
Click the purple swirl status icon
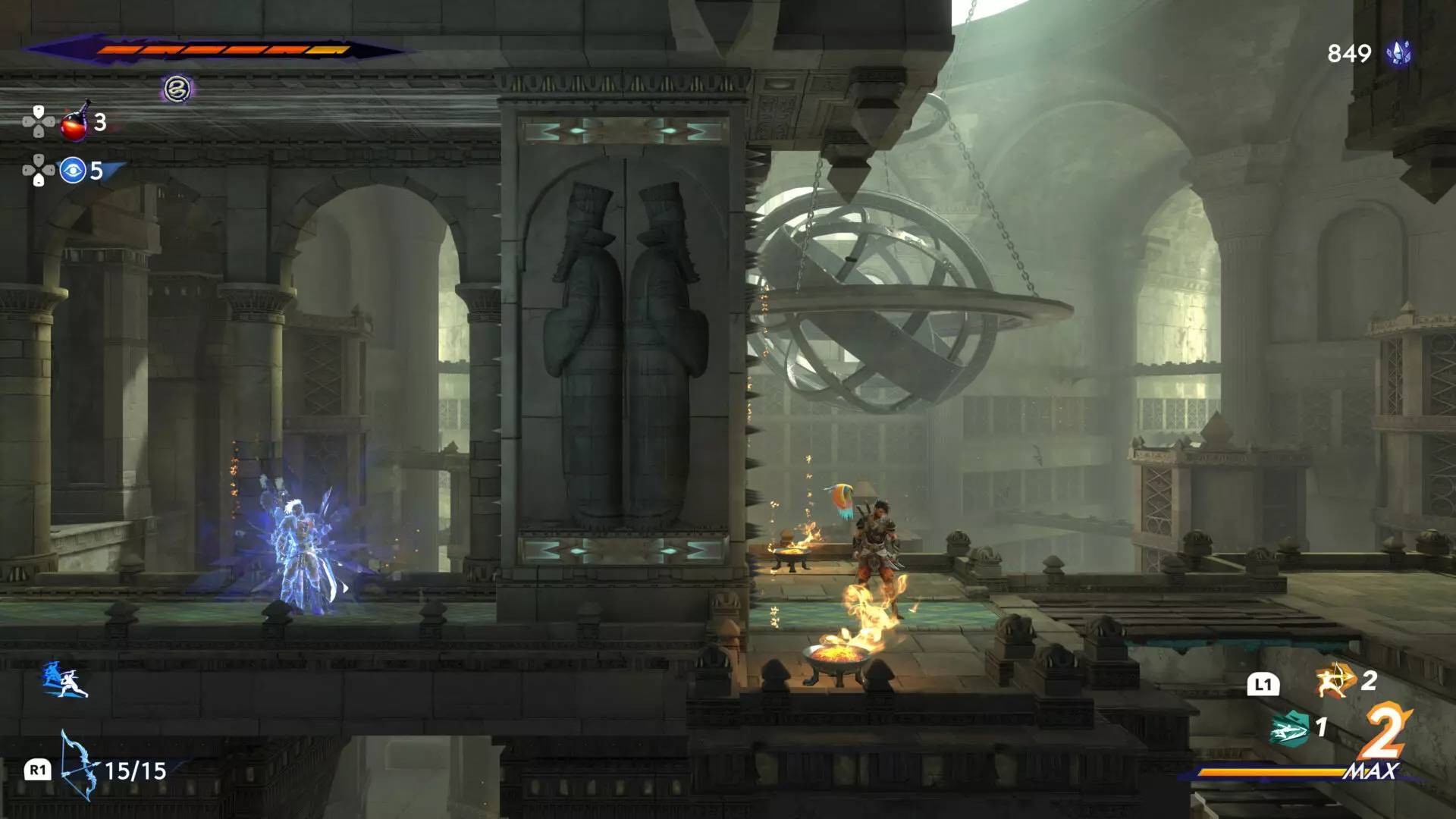click(178, 89)
